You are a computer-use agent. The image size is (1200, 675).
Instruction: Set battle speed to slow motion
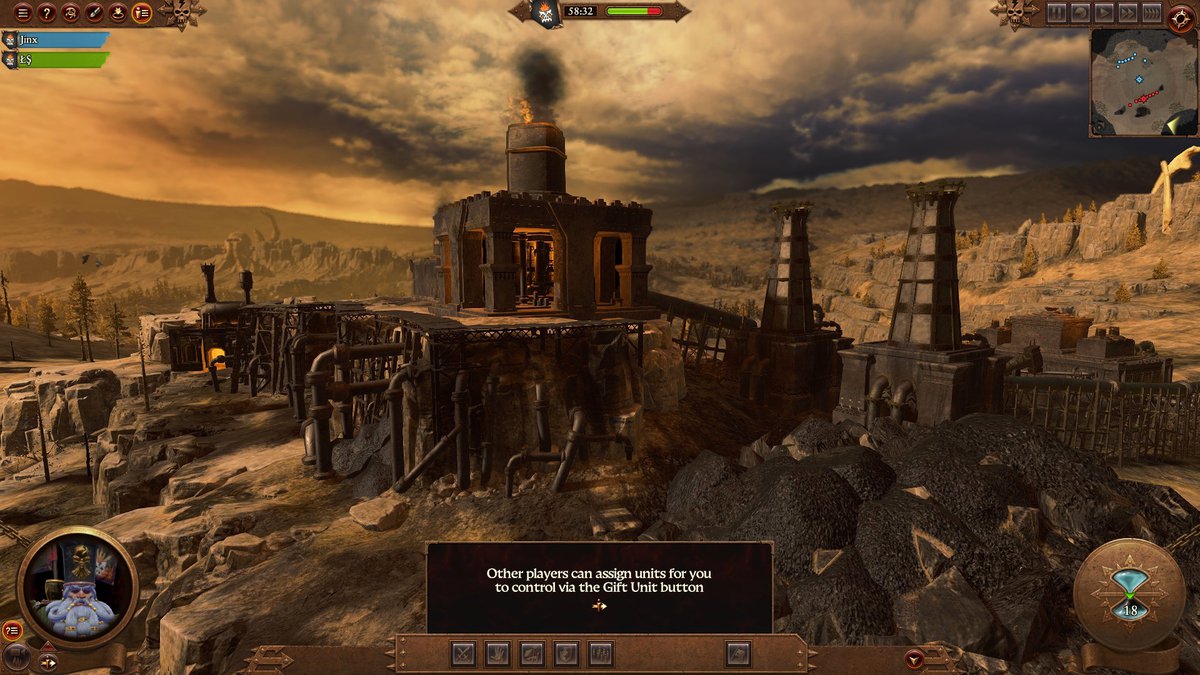pos(1080,13)
